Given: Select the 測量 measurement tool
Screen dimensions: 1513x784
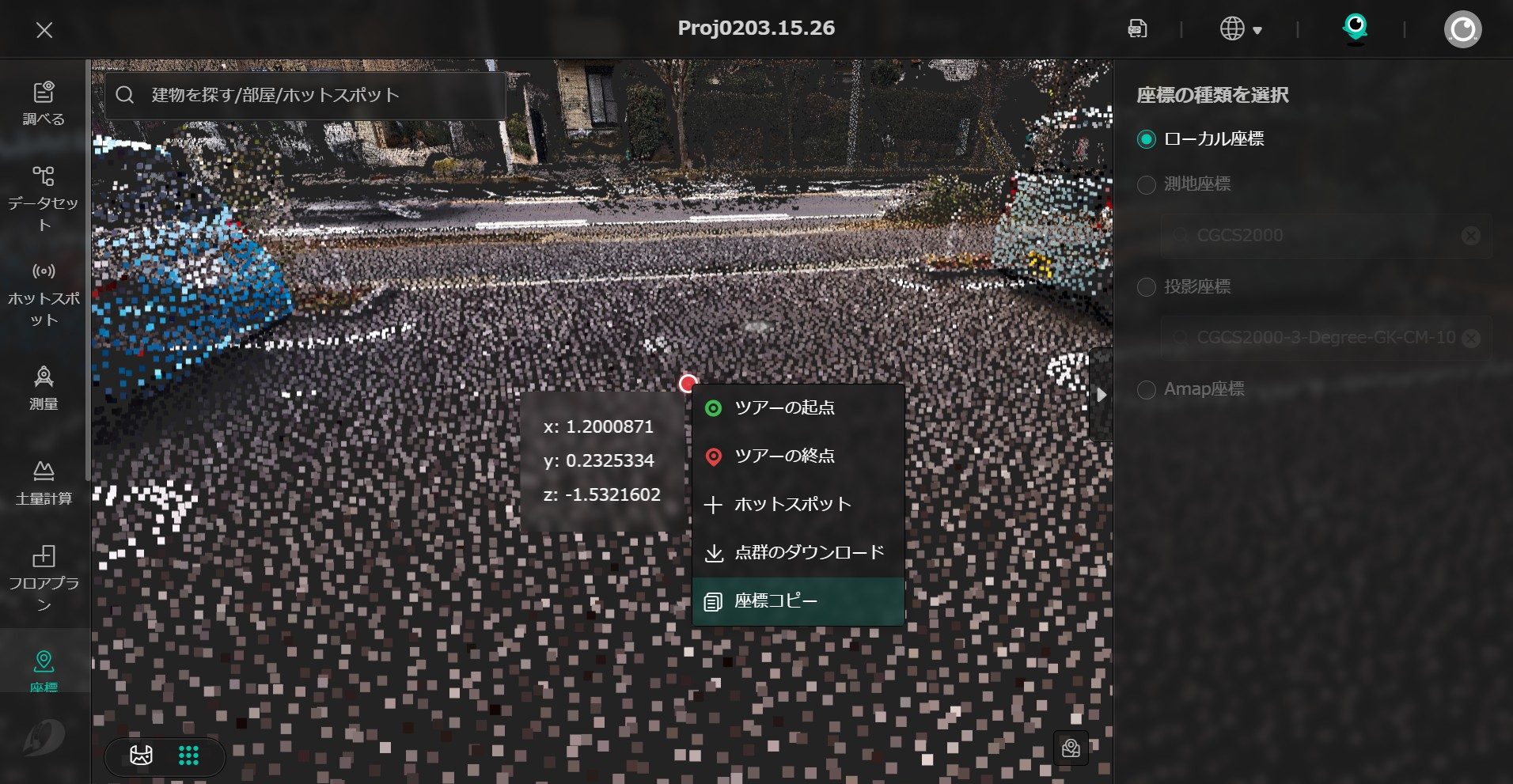Looking at the screenshot, I should (x=44, y=388).
